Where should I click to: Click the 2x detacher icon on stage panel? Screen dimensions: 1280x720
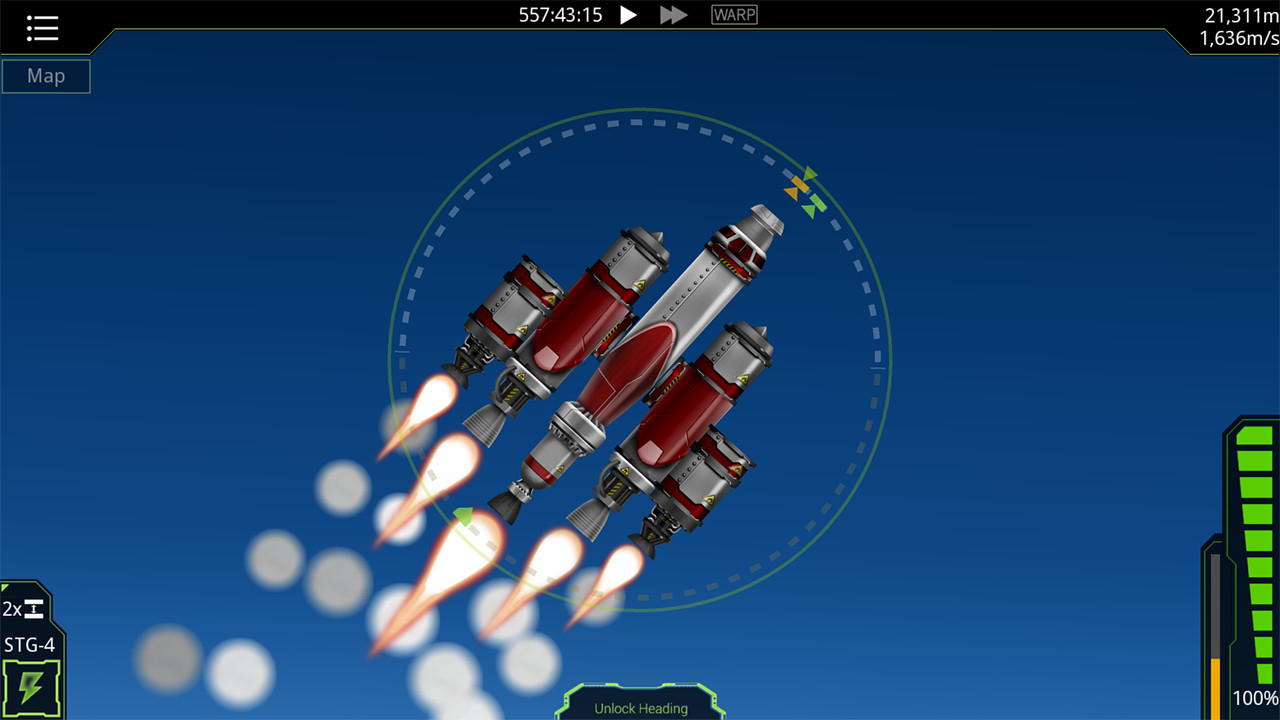pyautogui.click(x=23, y=609)
